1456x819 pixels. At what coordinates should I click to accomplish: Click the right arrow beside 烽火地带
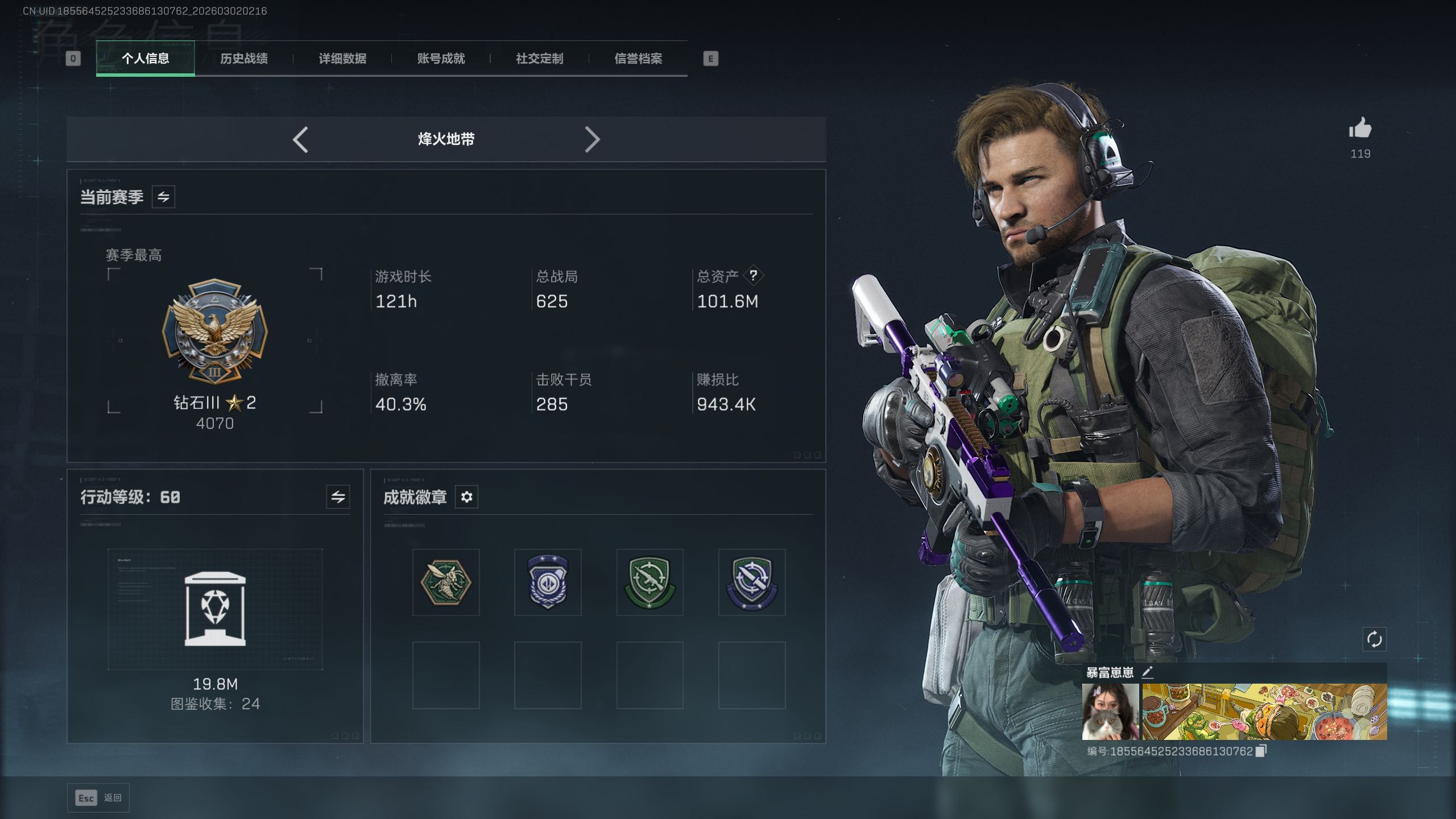[592, 139]
